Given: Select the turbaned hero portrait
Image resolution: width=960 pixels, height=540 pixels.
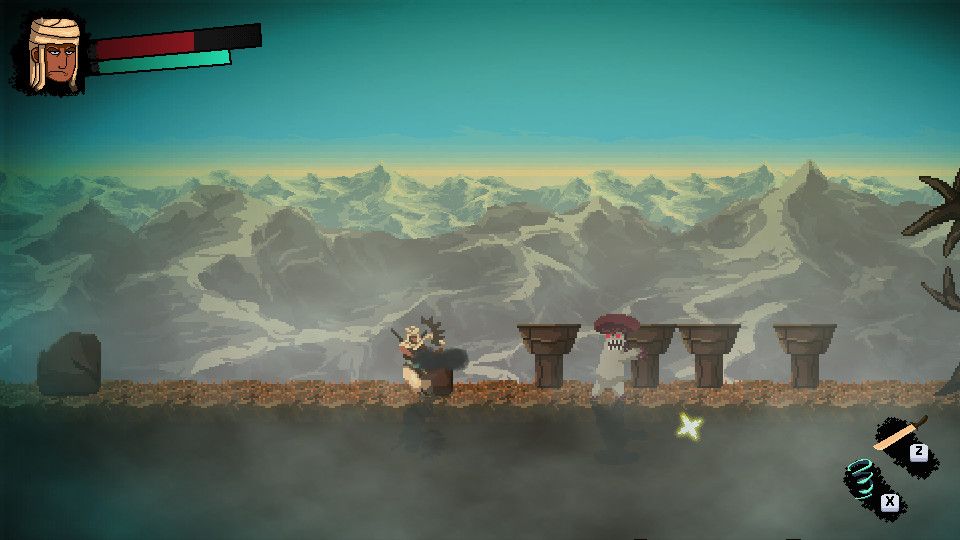Looking at the screenshot, I should tap(52, 54).
